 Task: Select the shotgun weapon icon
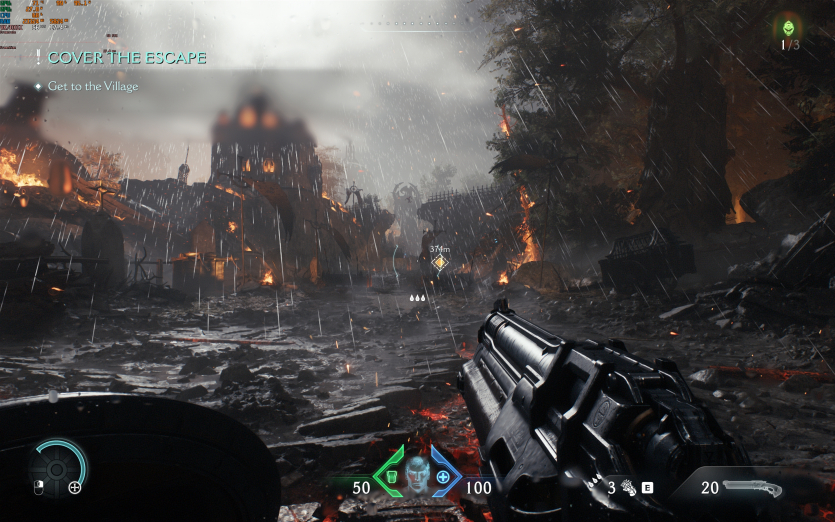pos(750,488)
